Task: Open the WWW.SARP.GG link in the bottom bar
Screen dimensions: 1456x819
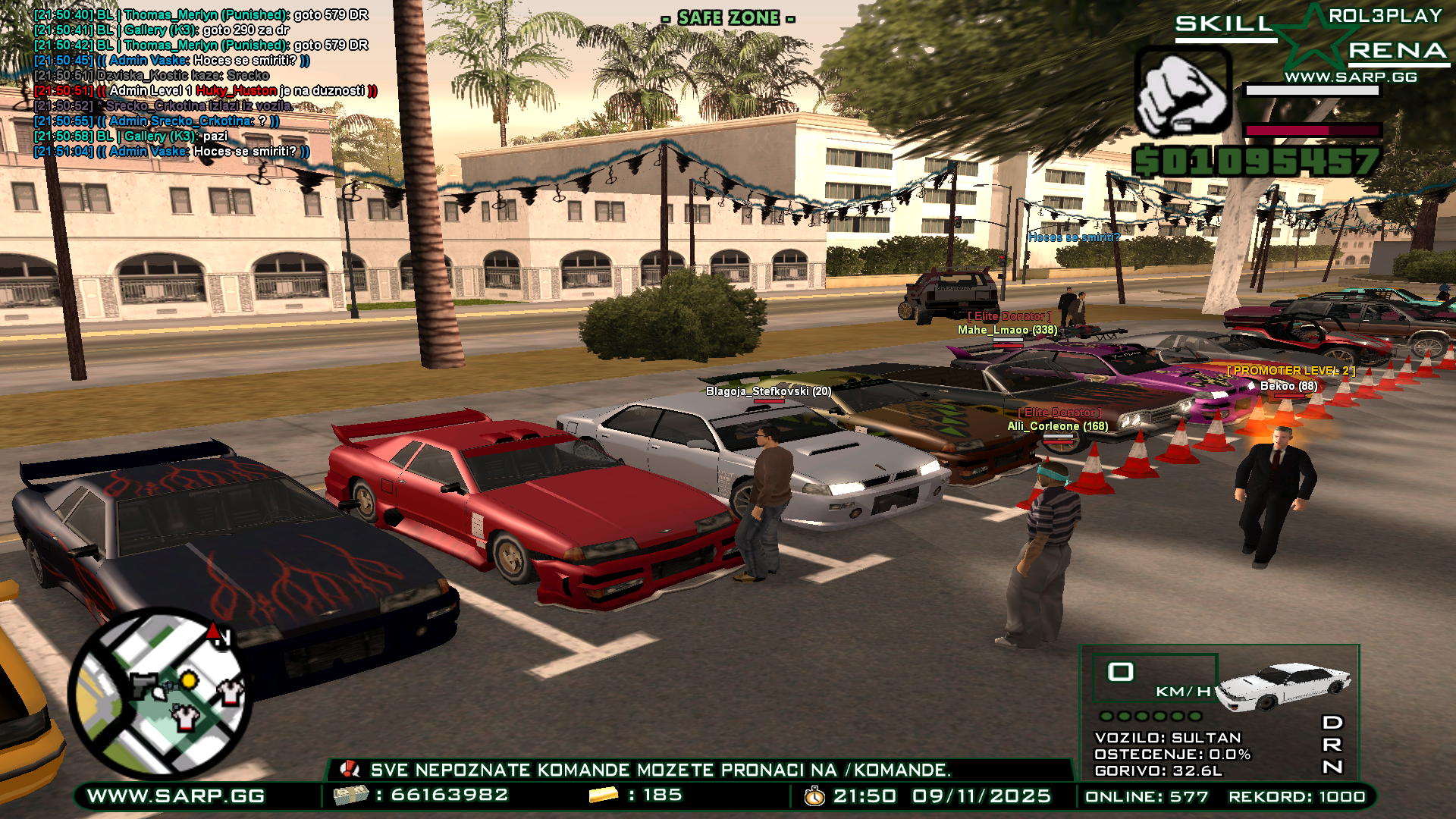Action: click(176, 795)
